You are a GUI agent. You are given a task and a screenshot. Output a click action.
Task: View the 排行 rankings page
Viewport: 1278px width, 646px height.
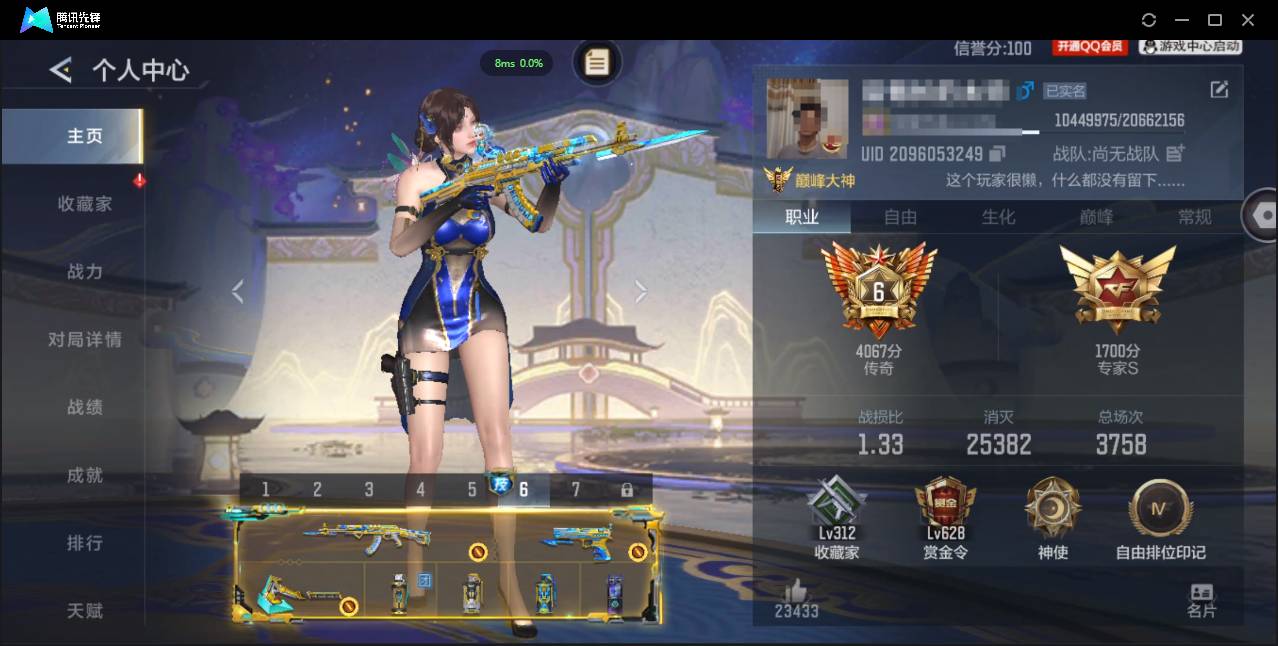pos(84,543)
